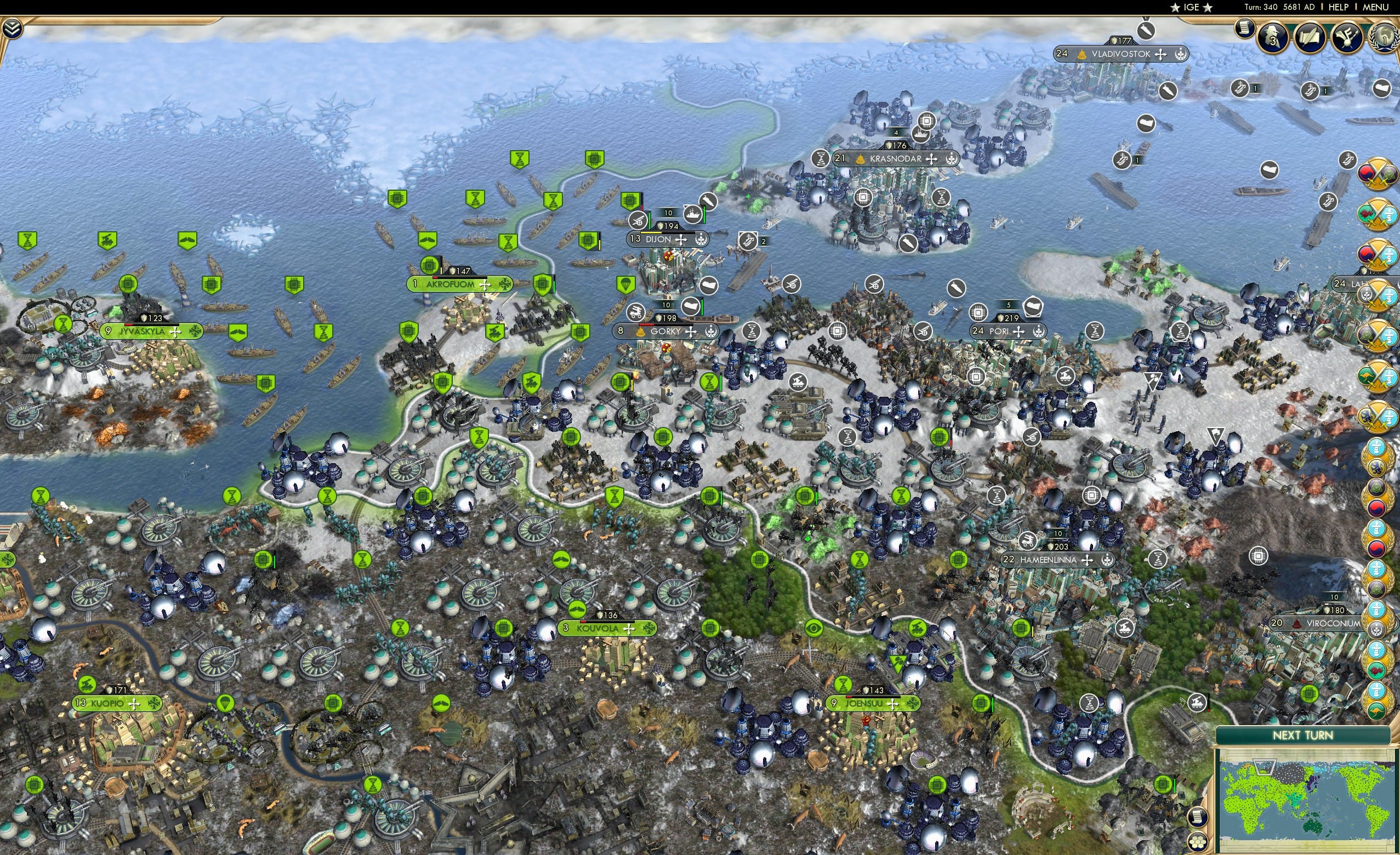Click the naval production icon beside Dijon's banner

click(693, 216)
